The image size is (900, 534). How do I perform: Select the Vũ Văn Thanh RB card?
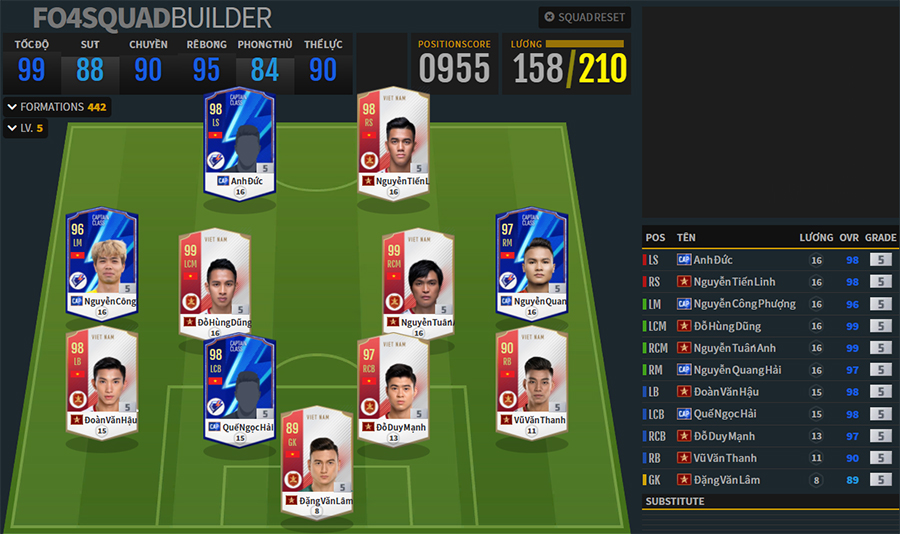point(531,380)
